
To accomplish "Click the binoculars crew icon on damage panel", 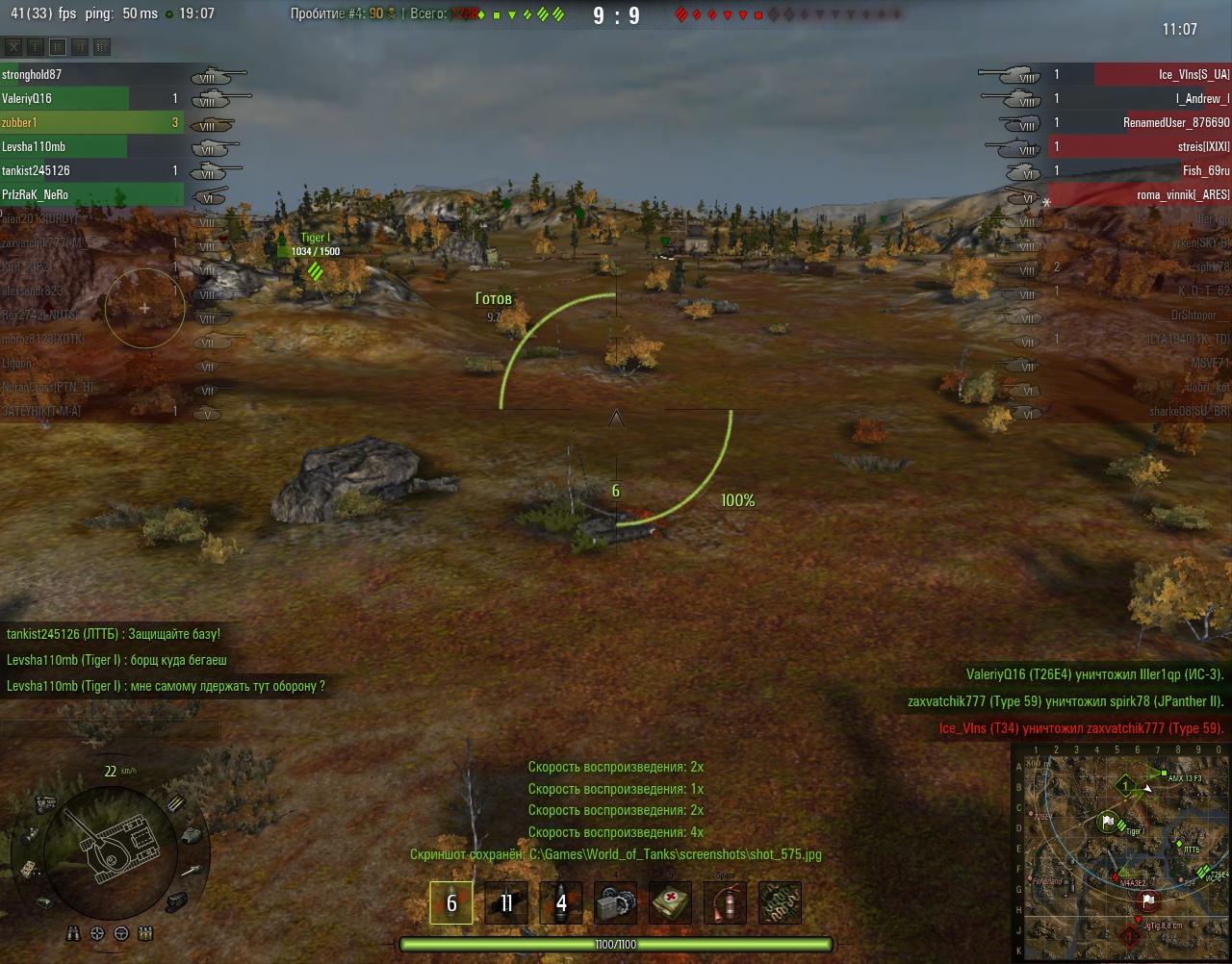I will (75, 933).
